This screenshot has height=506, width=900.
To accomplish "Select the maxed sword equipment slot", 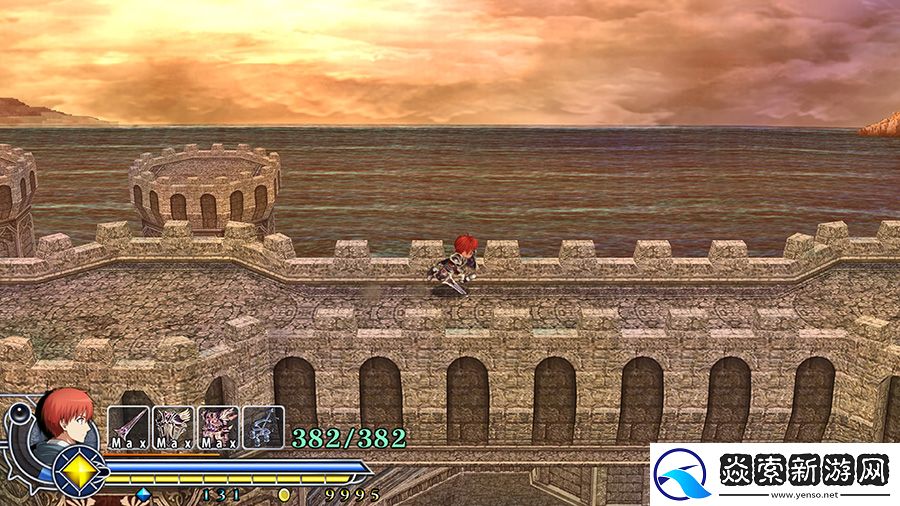I will click(128, 426).
